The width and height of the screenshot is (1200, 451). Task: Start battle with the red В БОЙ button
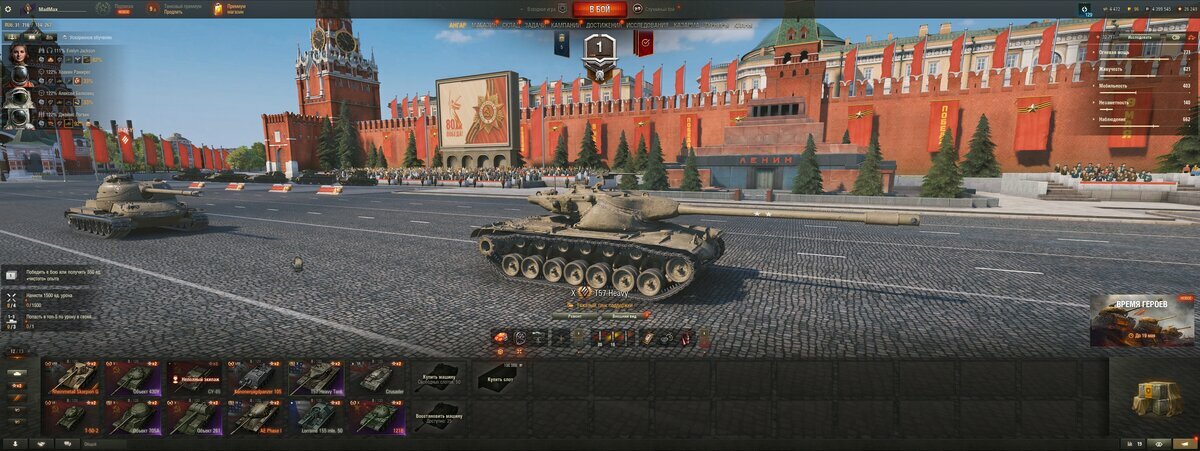pyautogui.click(x=600, y=9)
